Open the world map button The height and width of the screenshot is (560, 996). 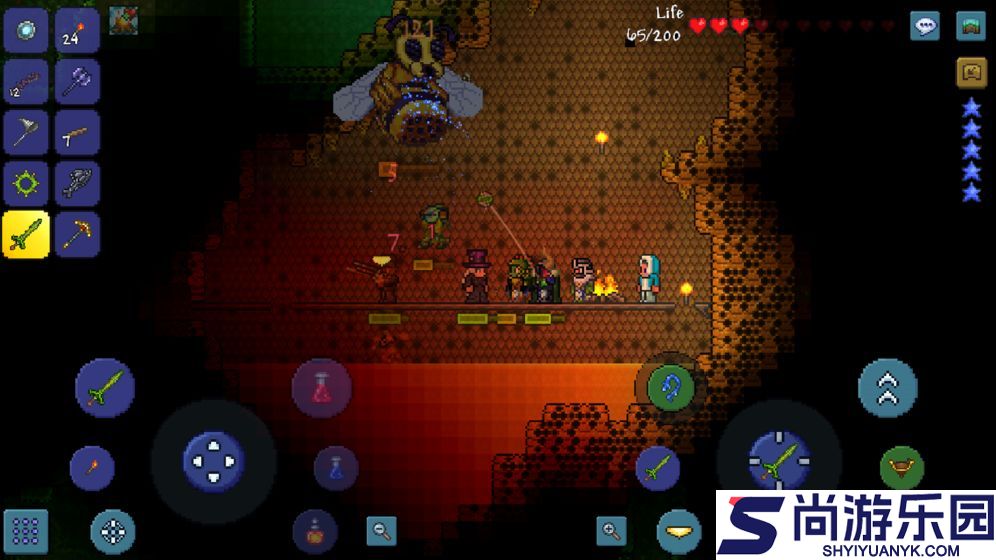tap(970, 26)
